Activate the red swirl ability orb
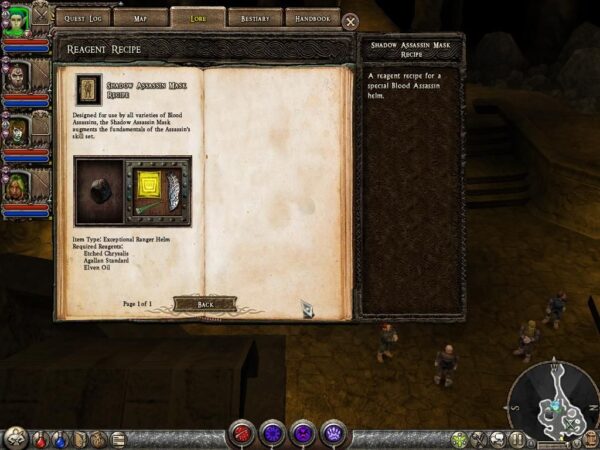600x450 pixels. click(242, 434)
